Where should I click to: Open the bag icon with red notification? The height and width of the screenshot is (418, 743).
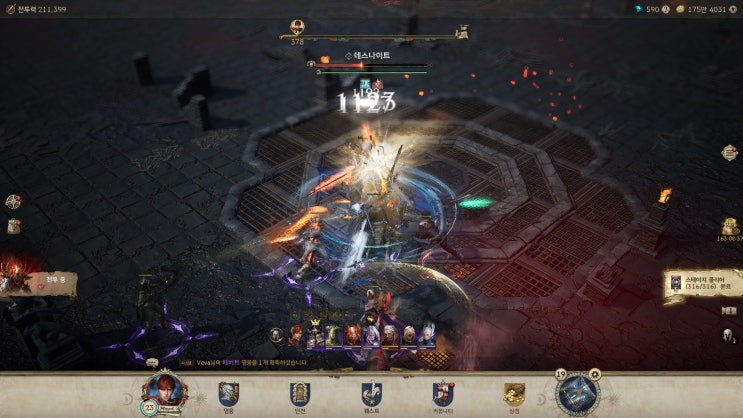pos(14,226)
